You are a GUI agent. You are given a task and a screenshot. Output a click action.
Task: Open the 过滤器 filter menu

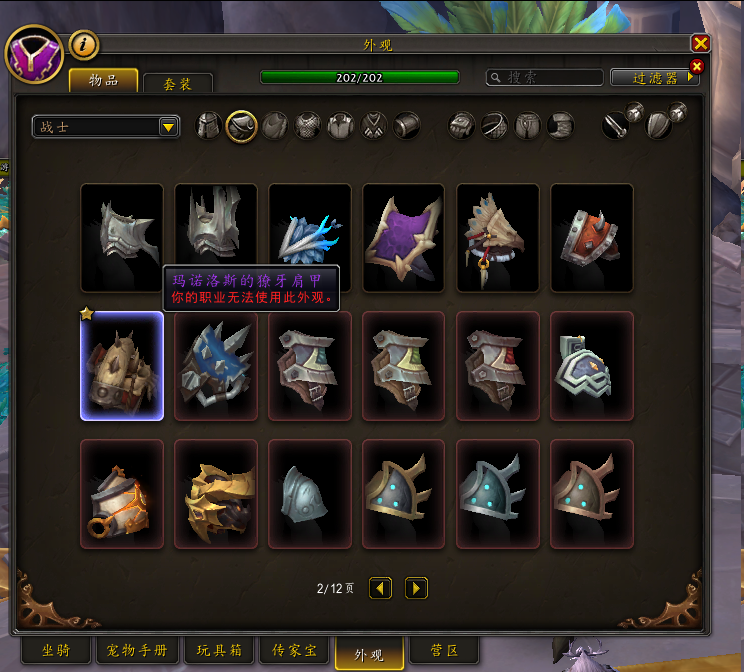pos(654,77)
